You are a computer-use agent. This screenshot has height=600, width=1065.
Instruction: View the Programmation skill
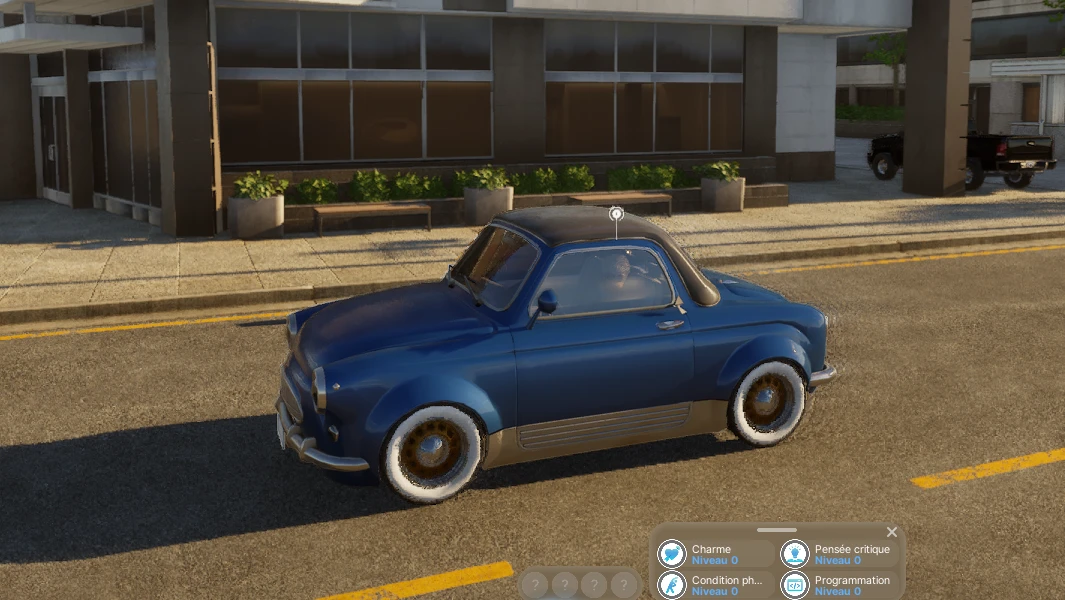click(838, 585)
